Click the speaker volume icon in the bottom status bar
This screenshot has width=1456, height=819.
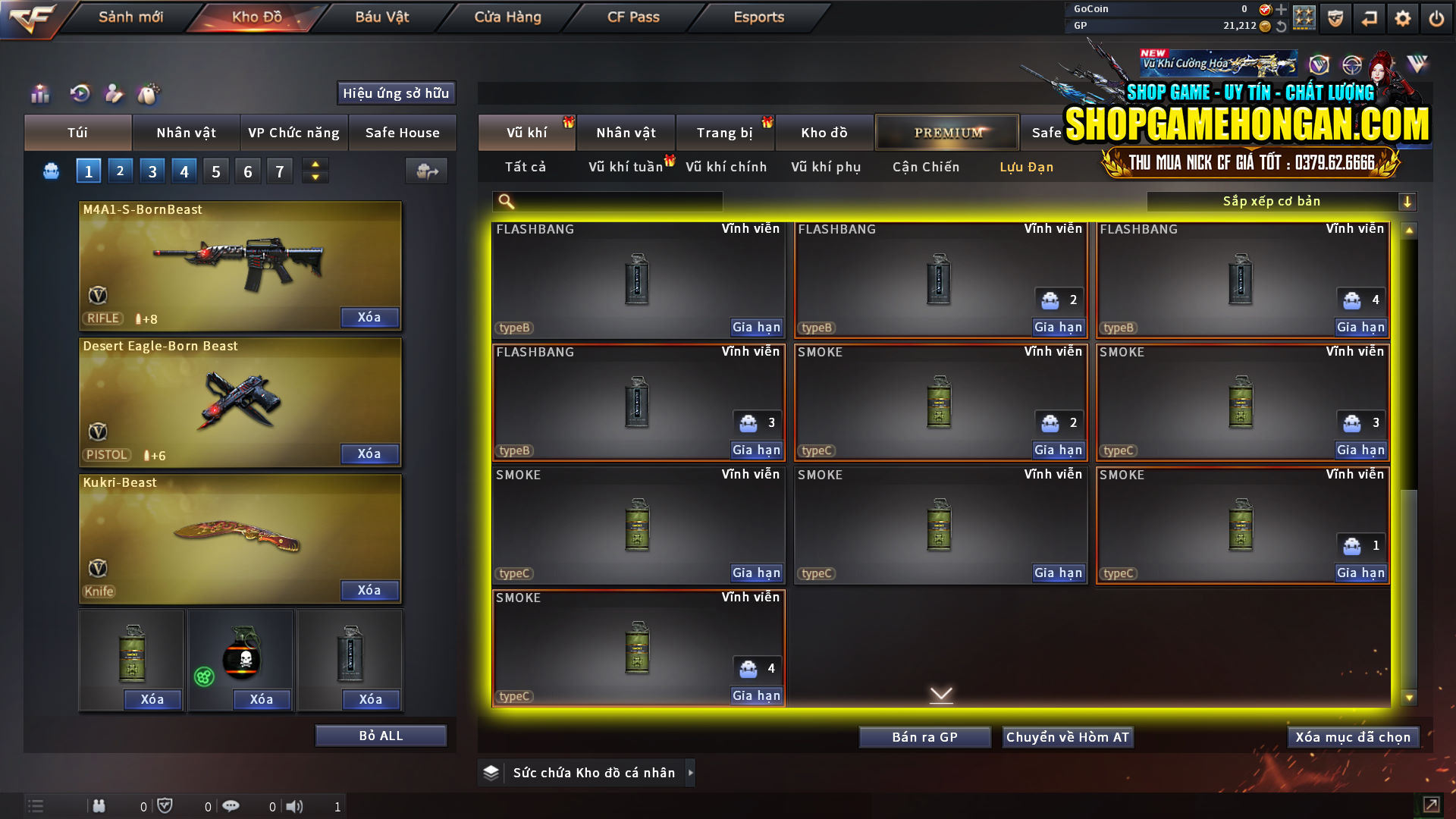(x=296, y=806)
